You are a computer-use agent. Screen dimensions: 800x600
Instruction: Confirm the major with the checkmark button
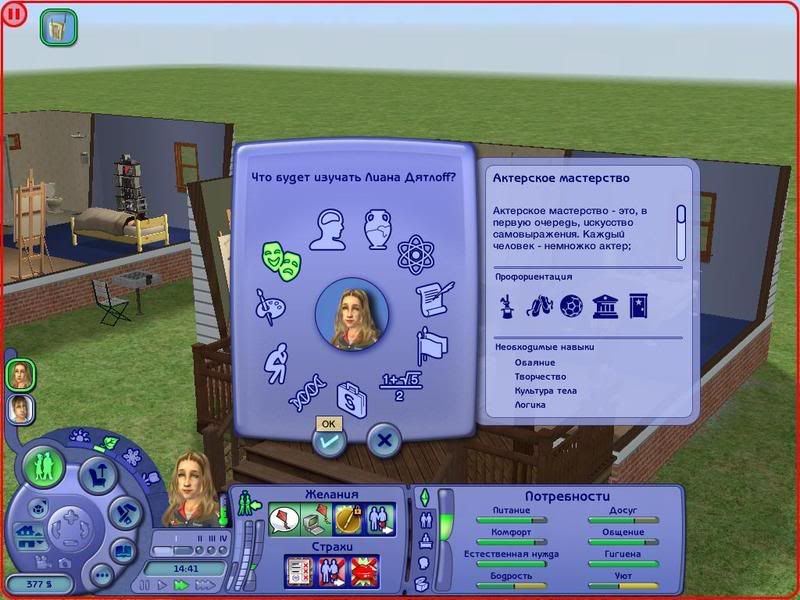(329, 440)
